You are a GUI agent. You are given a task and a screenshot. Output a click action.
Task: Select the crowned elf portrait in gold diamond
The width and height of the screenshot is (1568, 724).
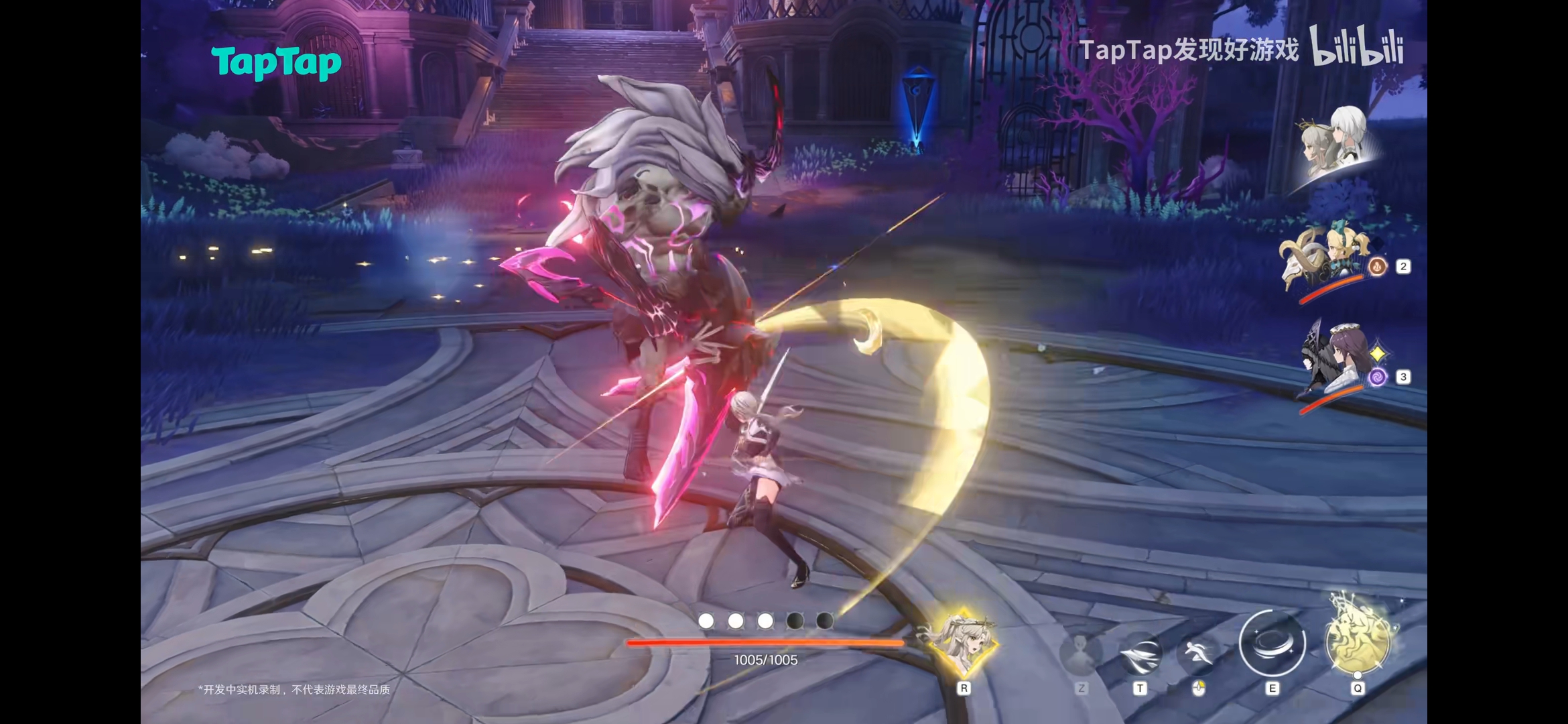point(962,642)
